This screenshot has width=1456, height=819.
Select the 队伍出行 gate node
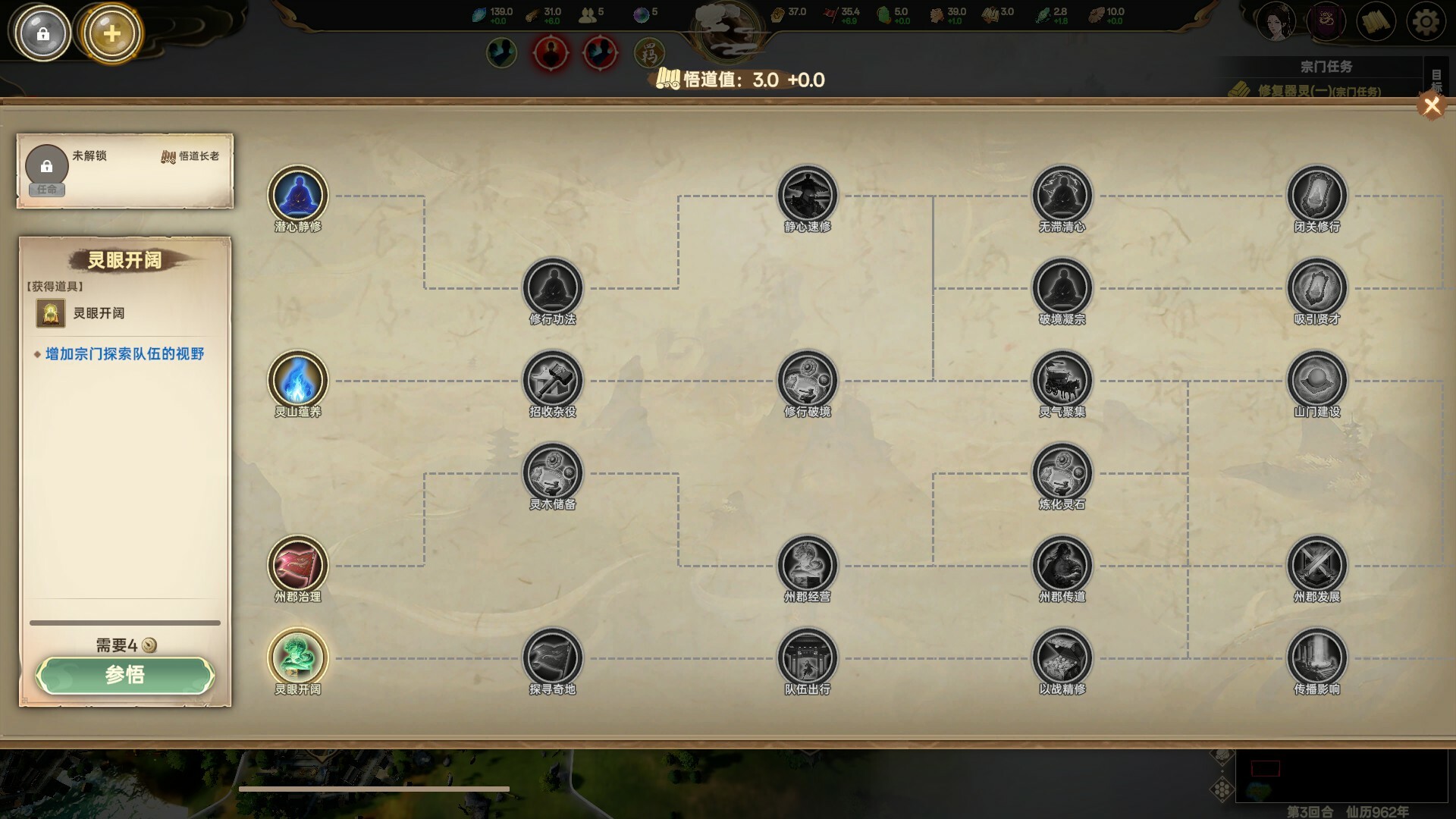click(x=808, y=658)
